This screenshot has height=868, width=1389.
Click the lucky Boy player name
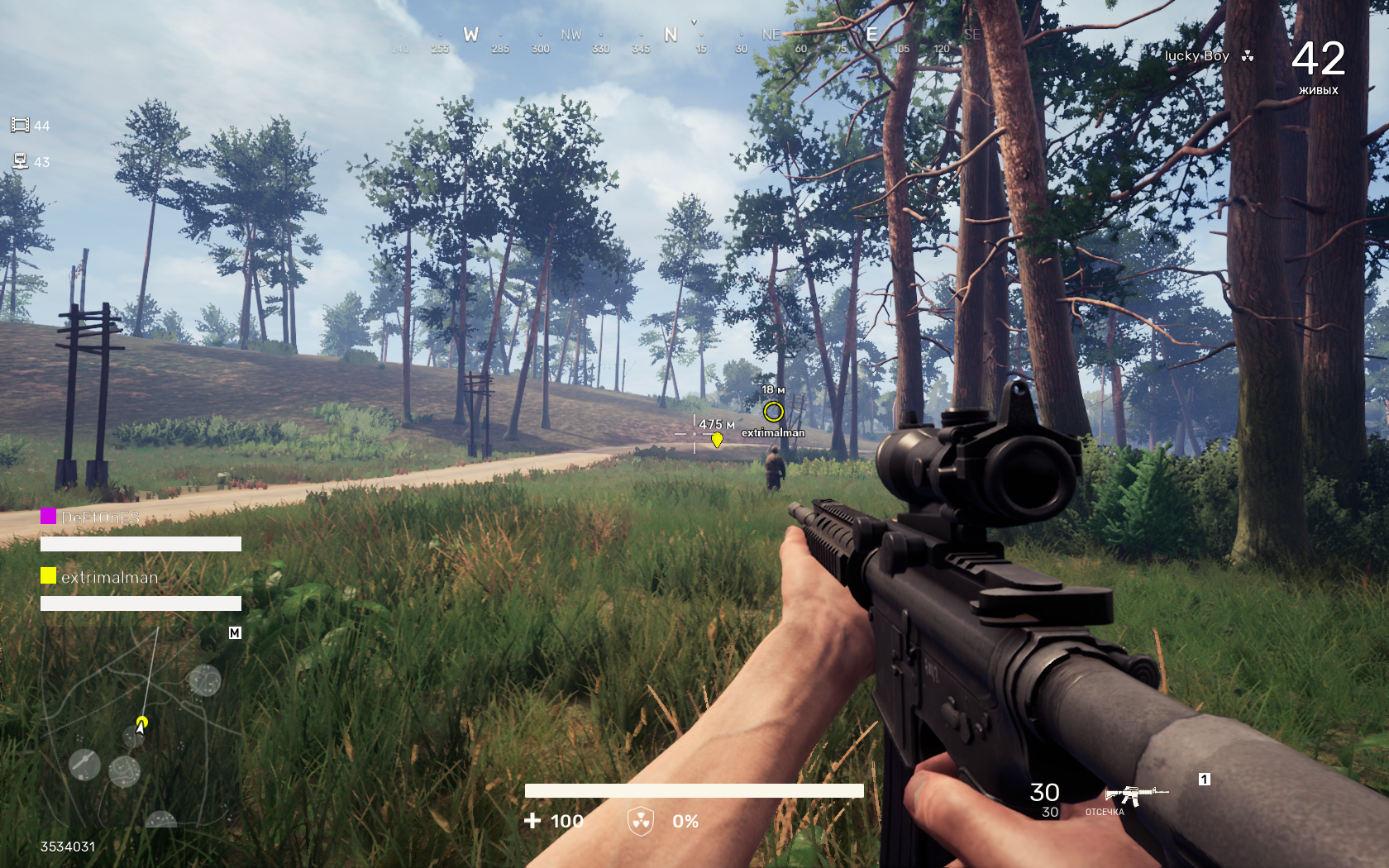click(x=1196, y=56)
